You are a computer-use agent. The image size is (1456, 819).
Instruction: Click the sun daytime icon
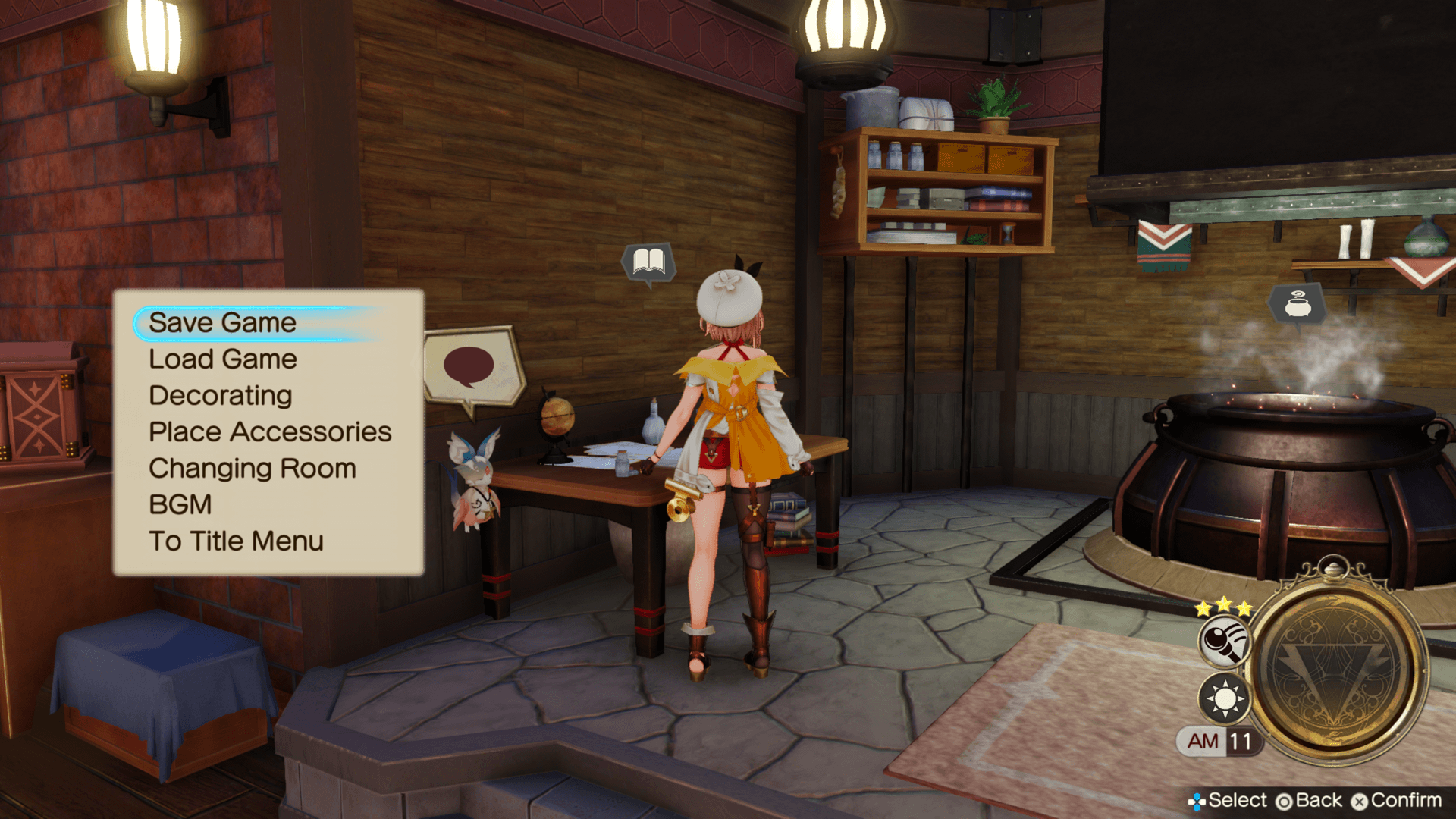click(1224, 698)
